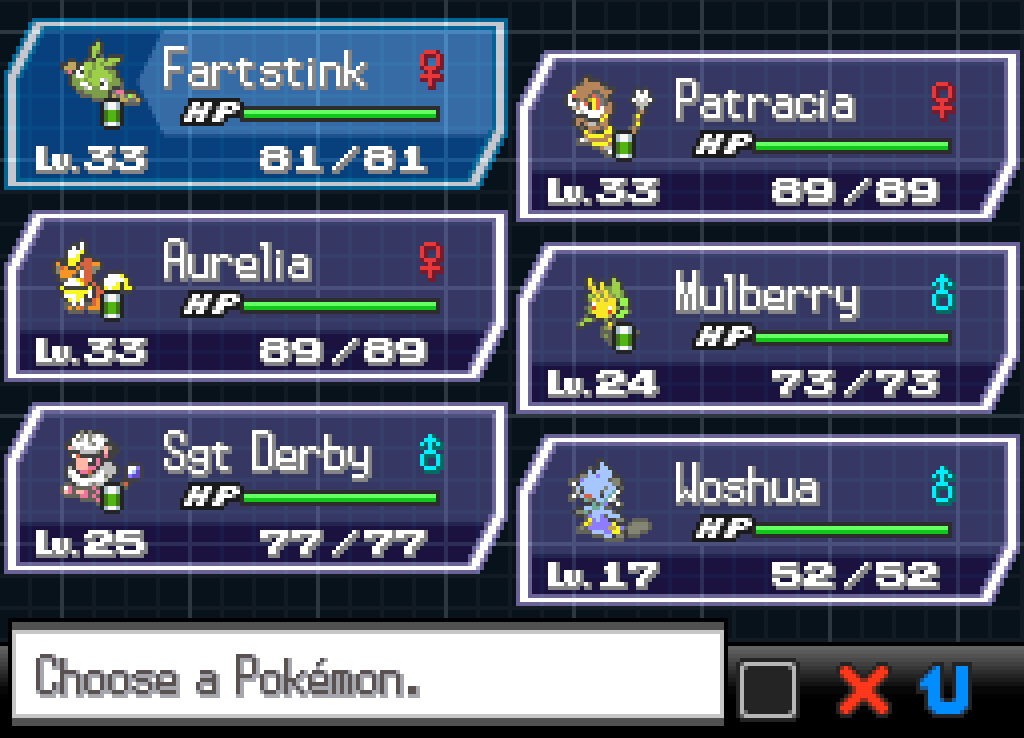Select Mulberry's party panel
The image size is (1024, 738).
[x=767, y=329]
